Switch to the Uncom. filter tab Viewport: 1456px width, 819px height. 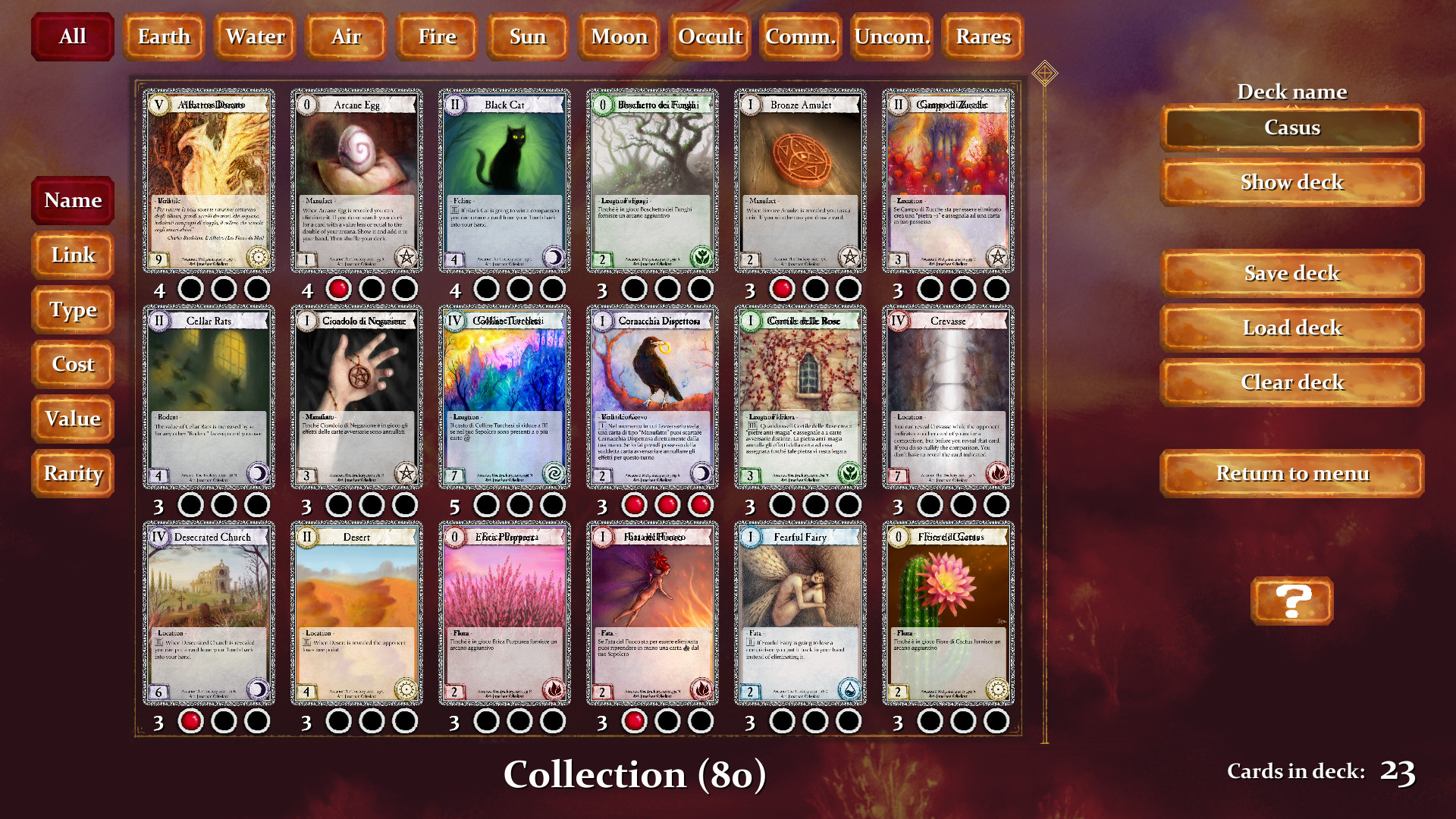pos(891,36)
